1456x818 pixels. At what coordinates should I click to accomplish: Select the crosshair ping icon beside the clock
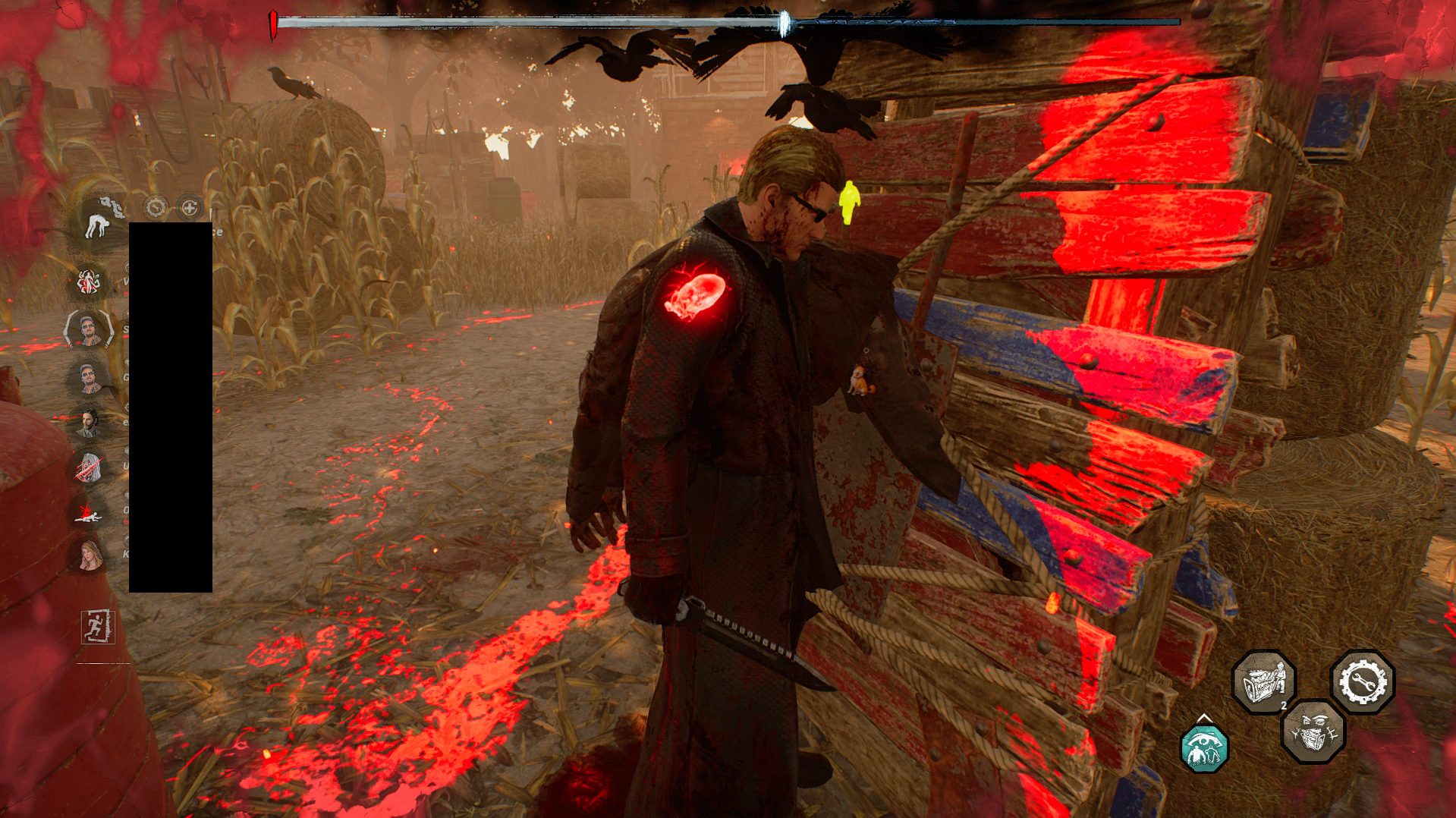point(188,207)
